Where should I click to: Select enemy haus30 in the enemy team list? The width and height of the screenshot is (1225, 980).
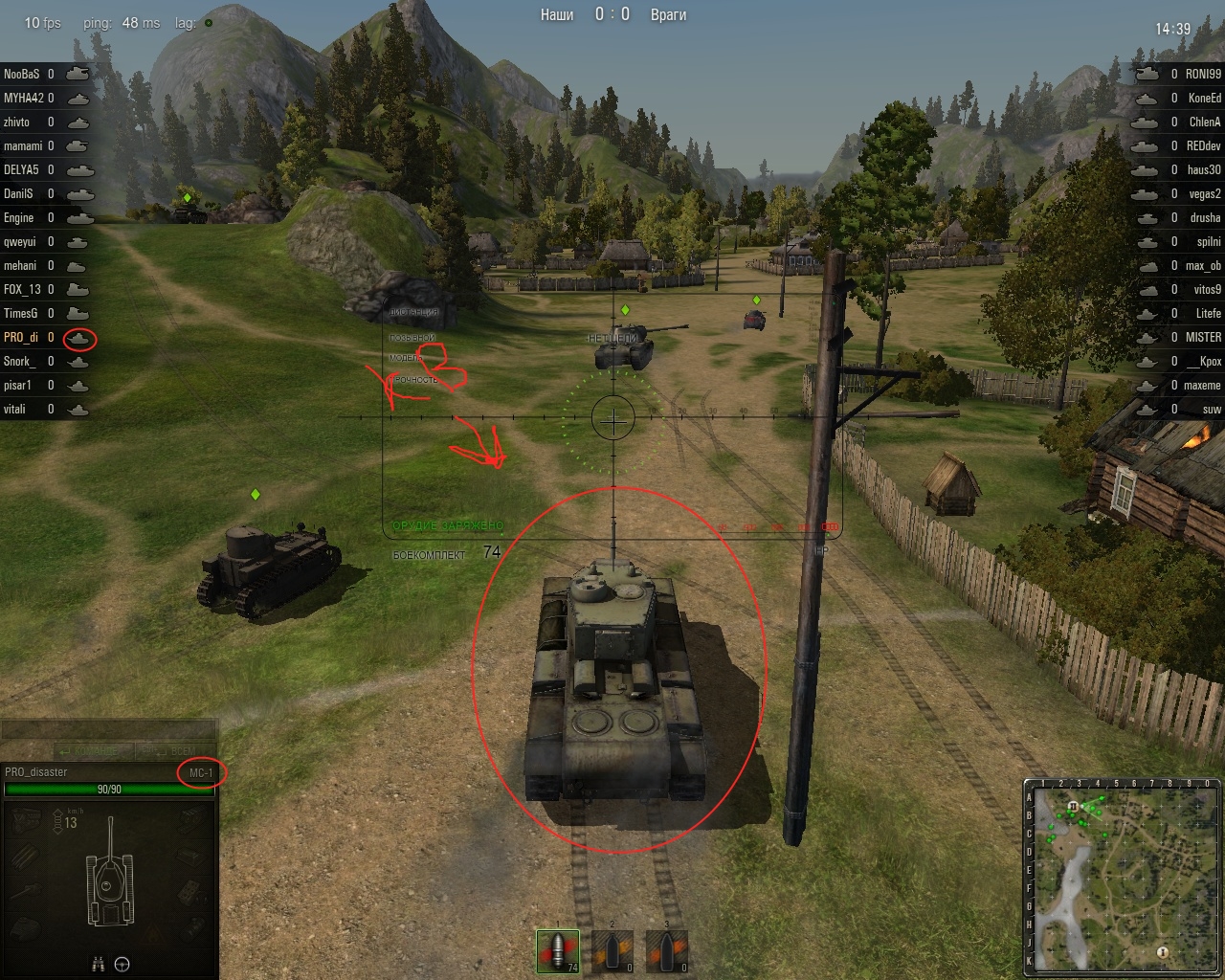click(x=1204, y=169)
